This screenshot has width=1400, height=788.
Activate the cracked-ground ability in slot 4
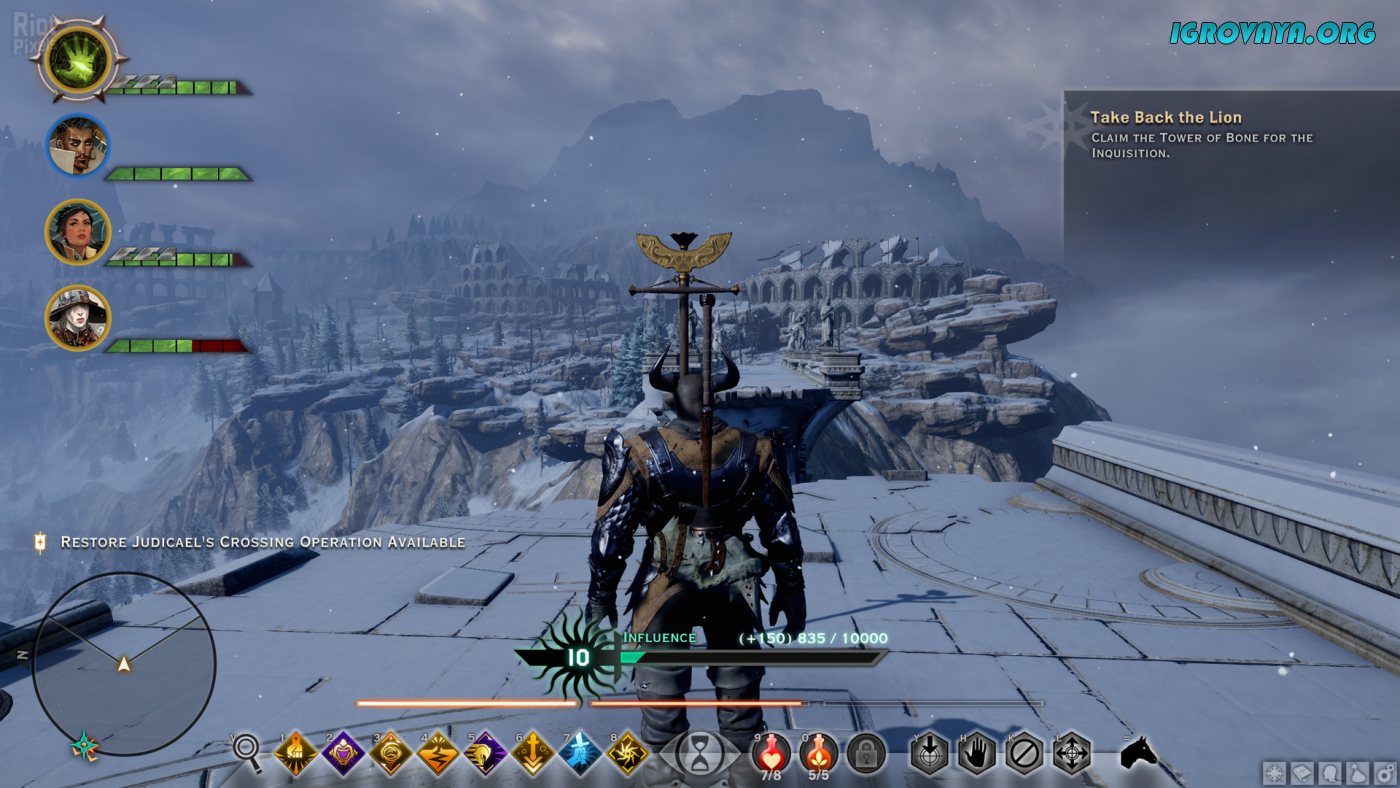pyautogui.click(x=437, y=753)
